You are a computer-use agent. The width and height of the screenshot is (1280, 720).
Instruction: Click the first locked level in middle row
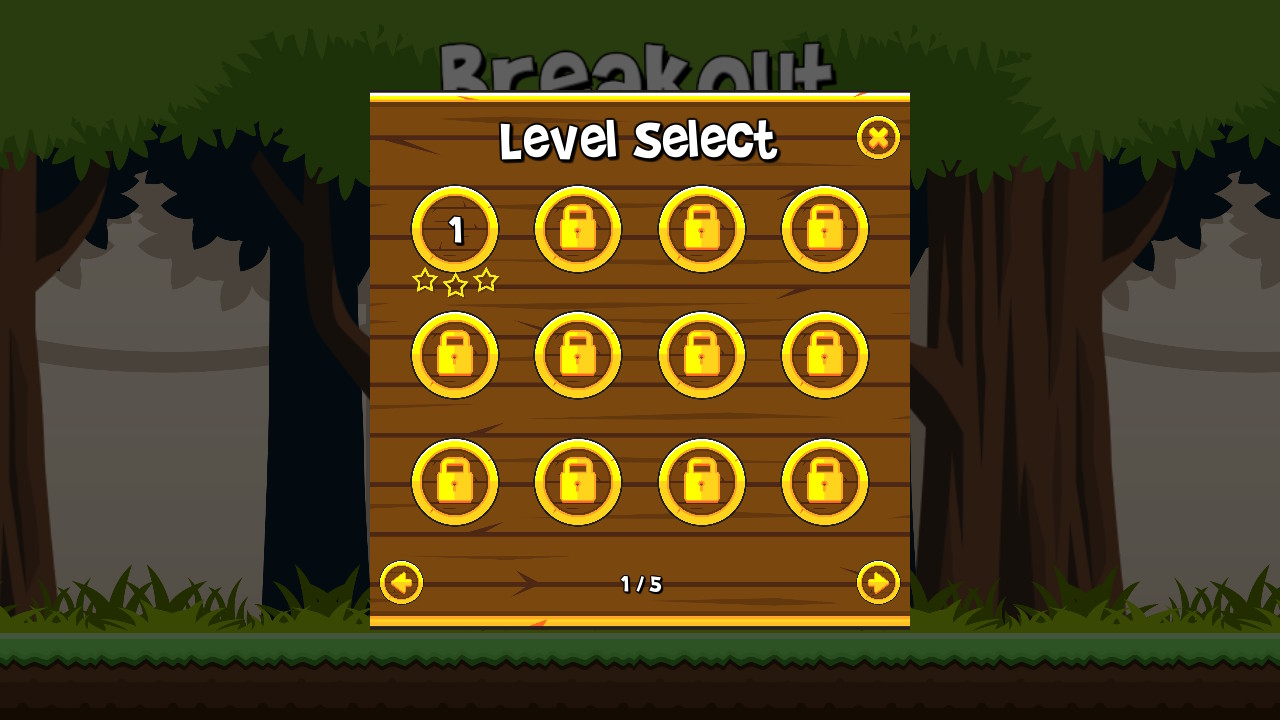pos(455,355)
